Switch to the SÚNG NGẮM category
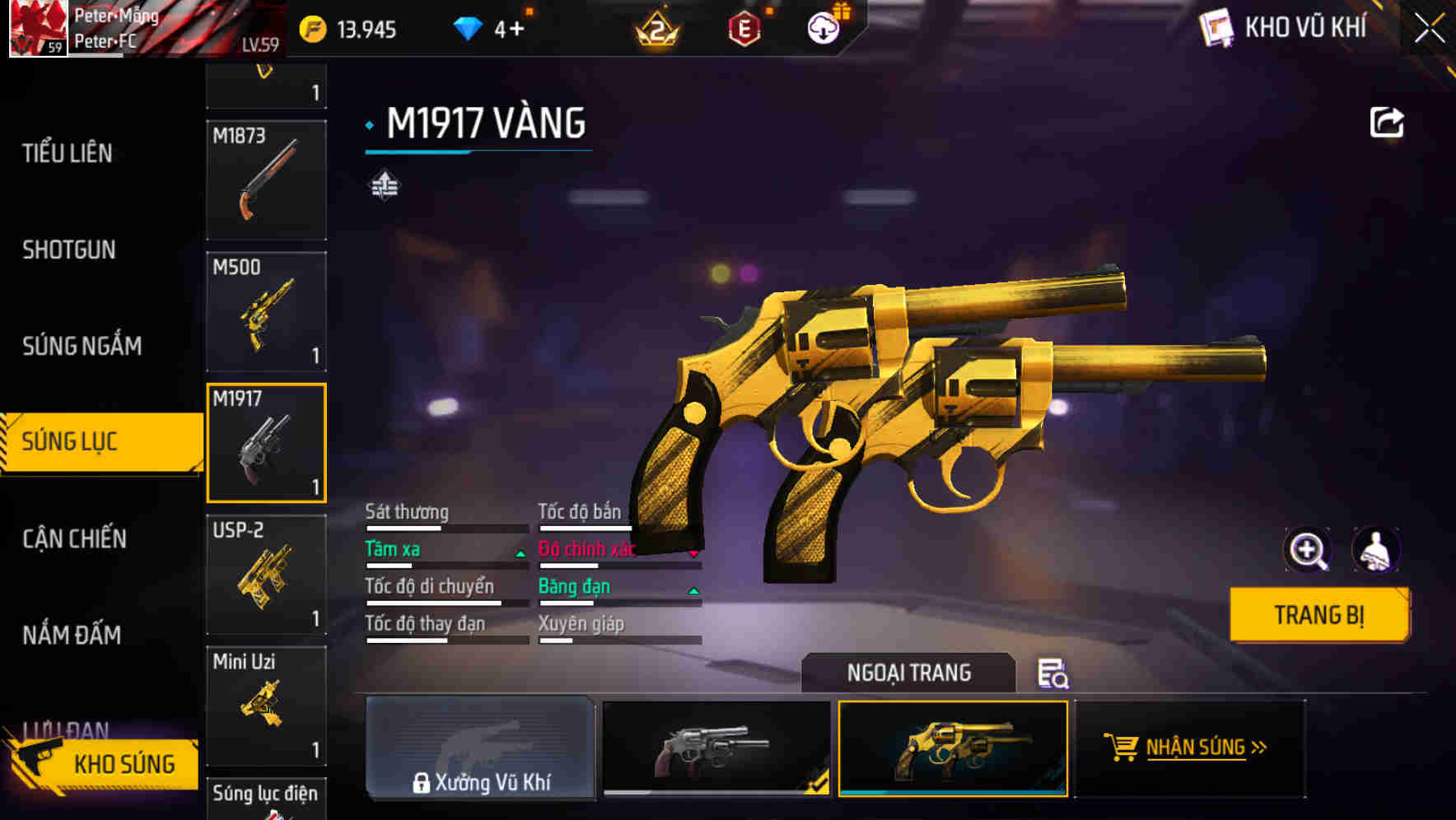 [x=82, y=347]
